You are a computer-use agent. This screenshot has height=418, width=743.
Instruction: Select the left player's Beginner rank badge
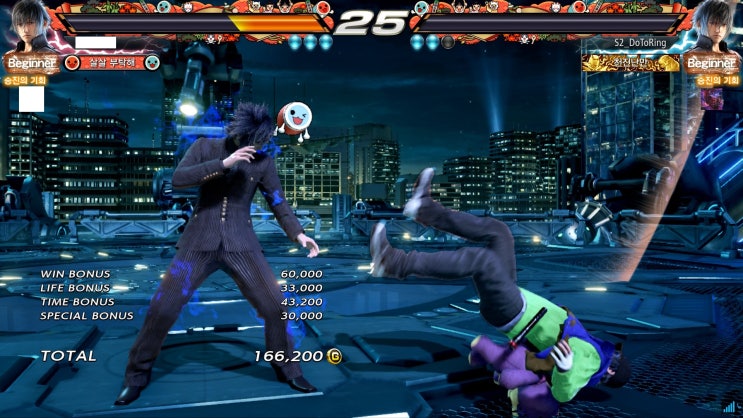coord(30,63)
